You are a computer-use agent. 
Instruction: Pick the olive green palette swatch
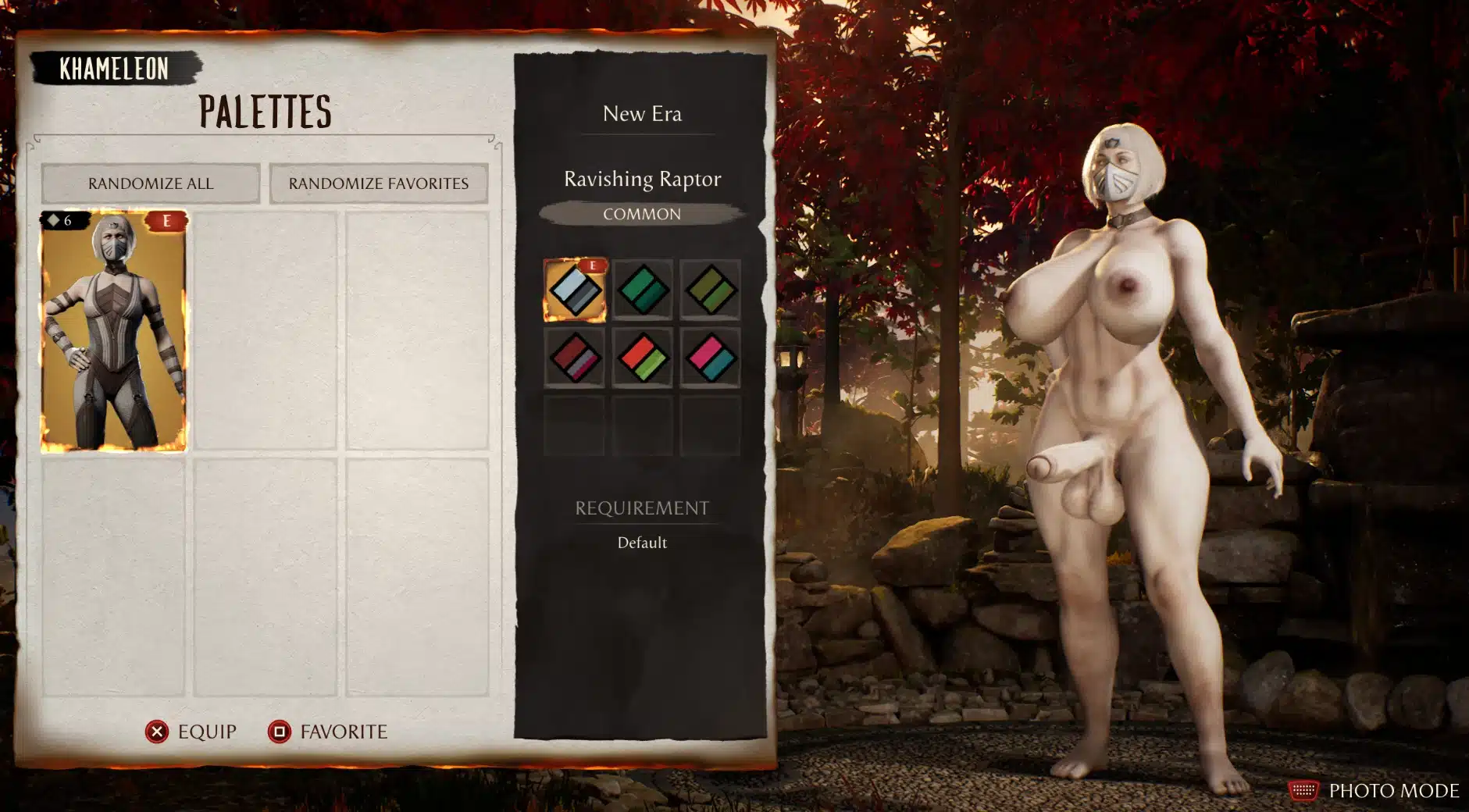(x=710, y=290)
